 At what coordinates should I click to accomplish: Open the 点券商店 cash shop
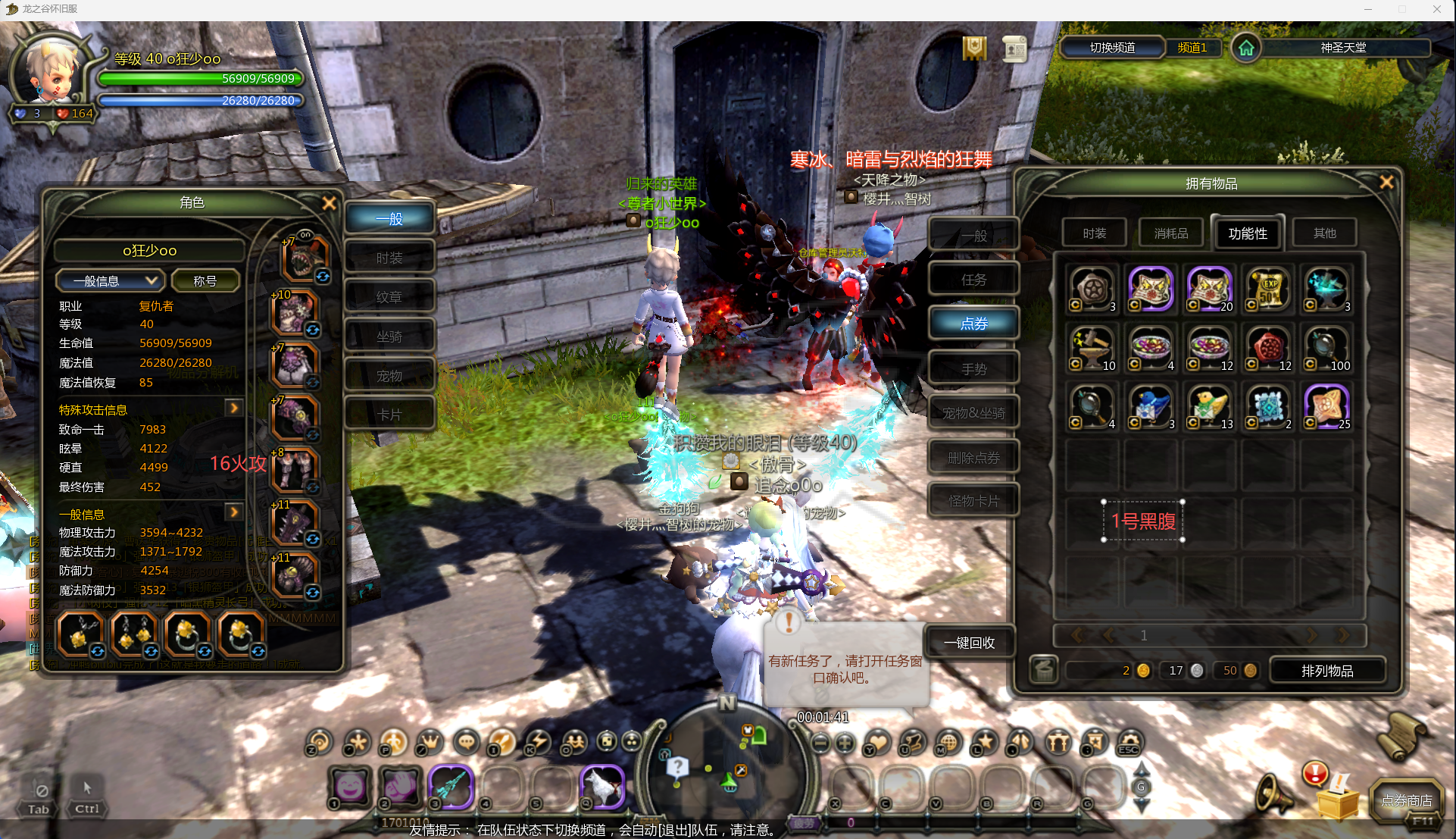[x=1406, y=801]
